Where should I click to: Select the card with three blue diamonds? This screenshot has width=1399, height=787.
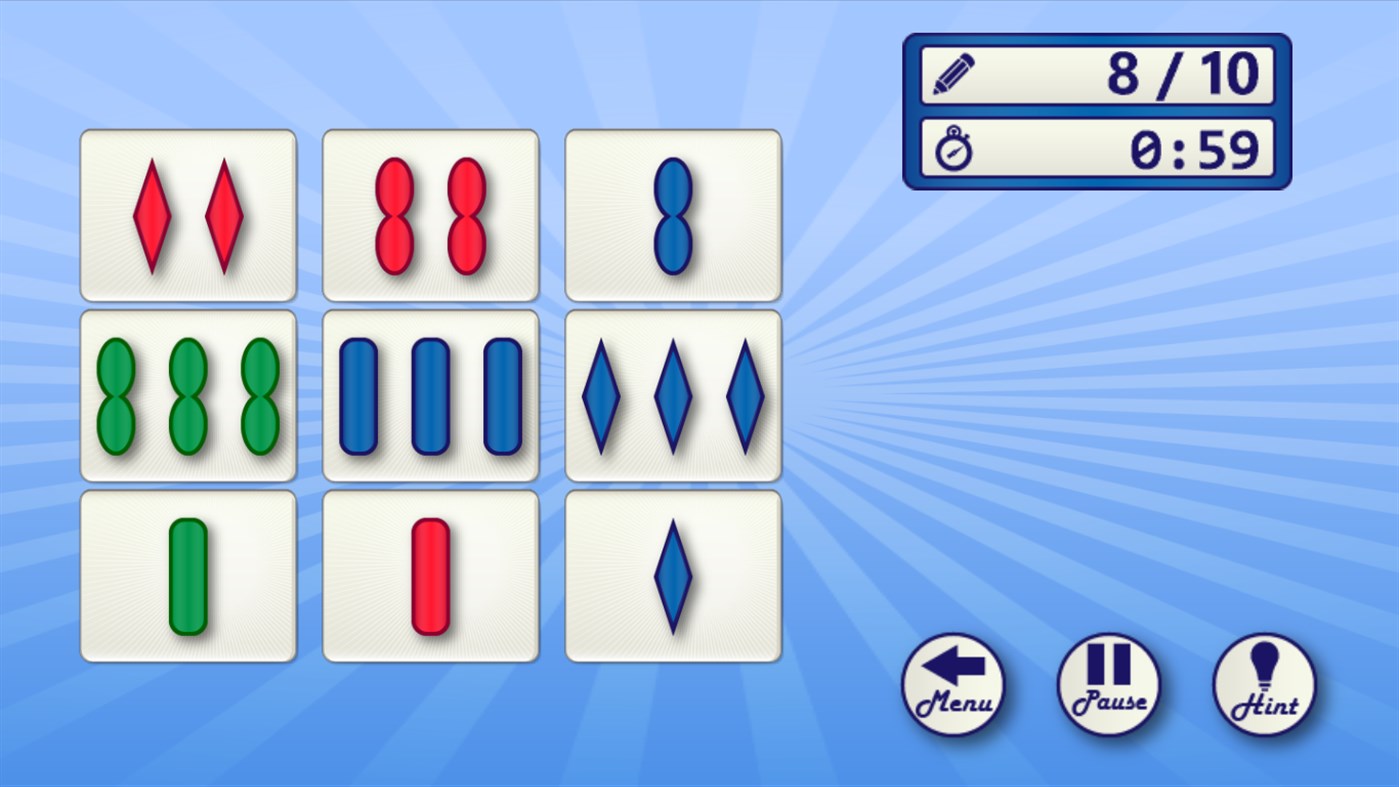click(672, 394)
